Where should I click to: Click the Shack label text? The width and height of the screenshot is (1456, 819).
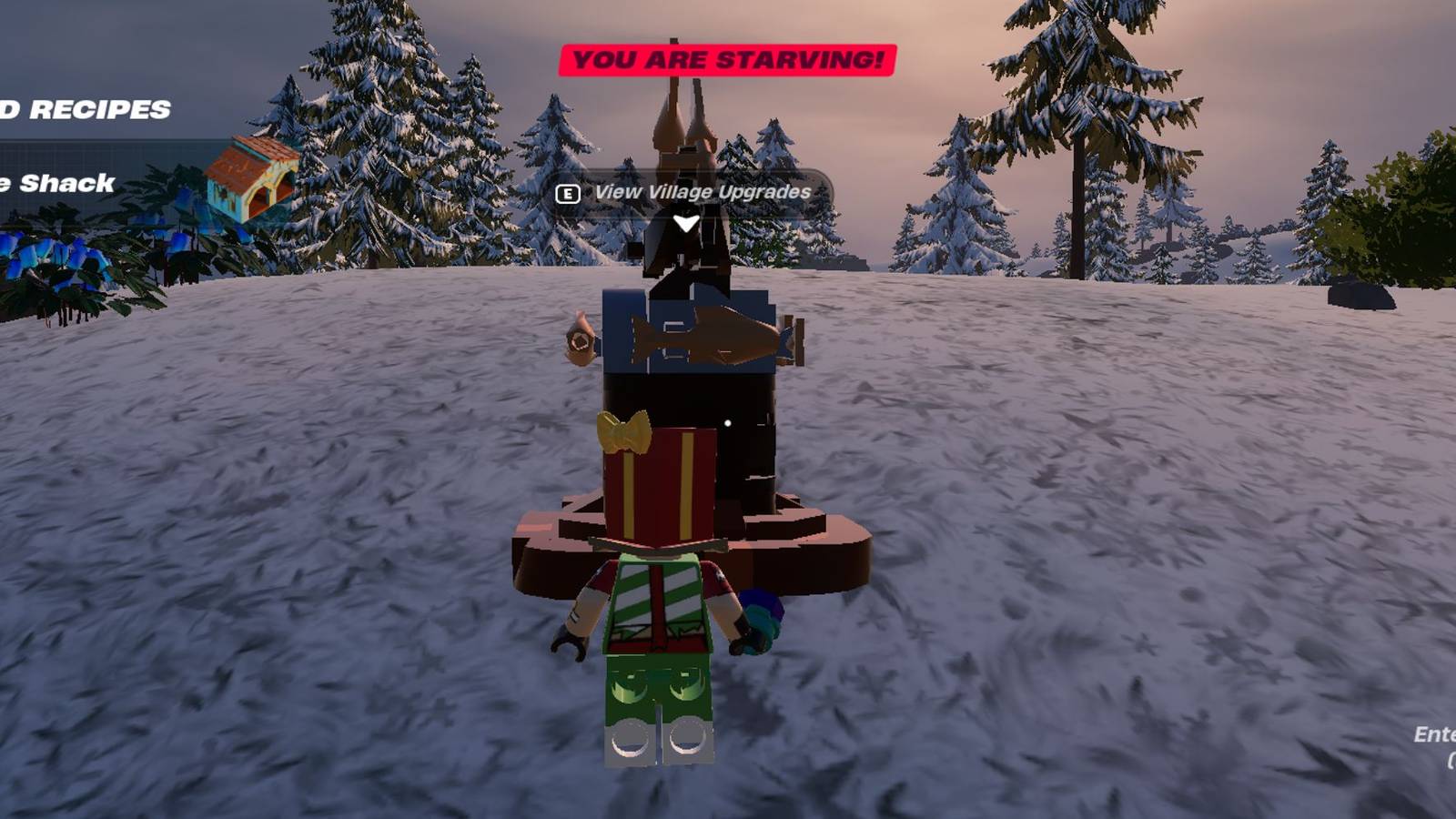click(55, 182)
